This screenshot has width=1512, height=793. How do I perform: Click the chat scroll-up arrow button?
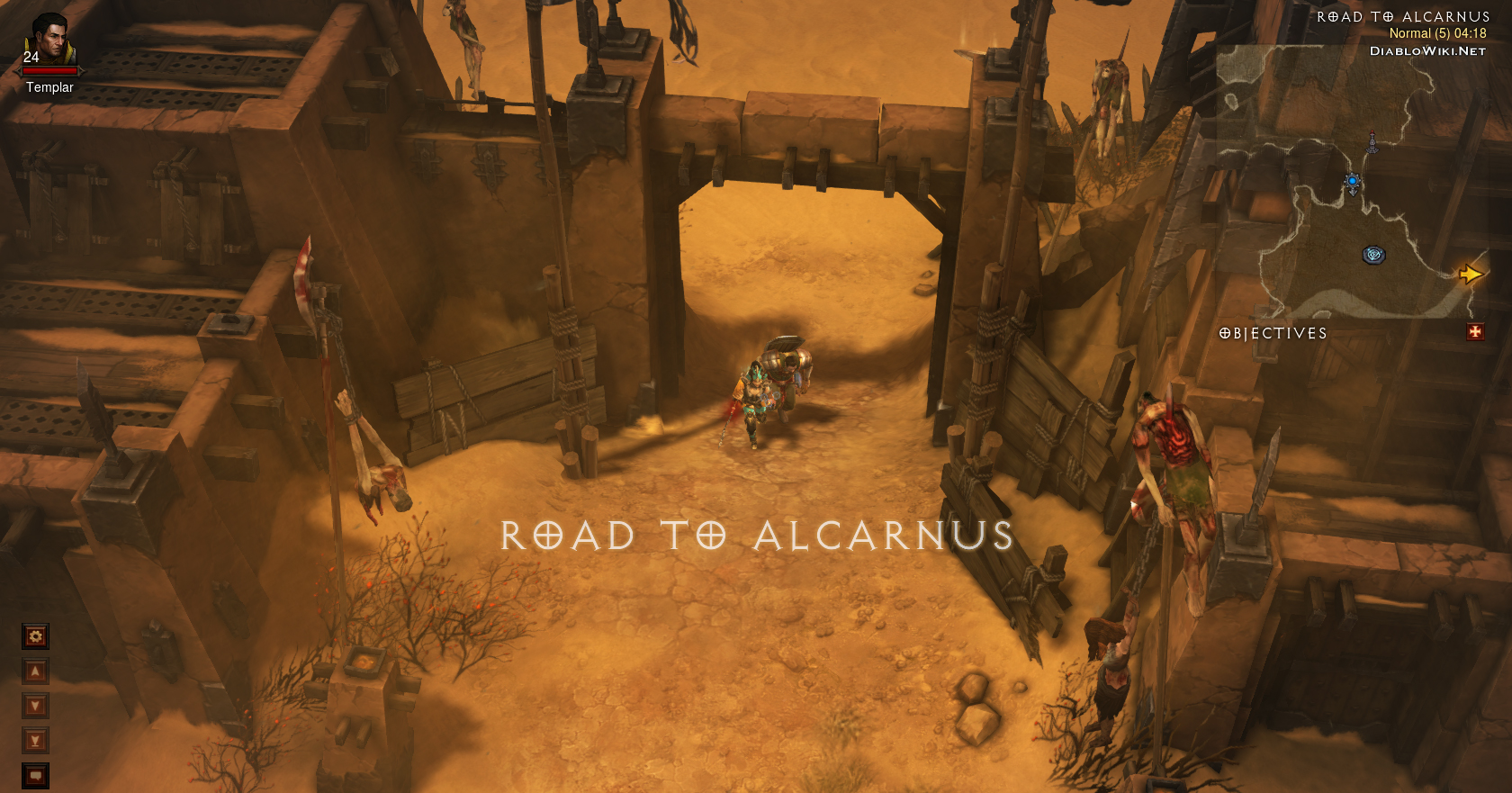[x=35, y=671]
